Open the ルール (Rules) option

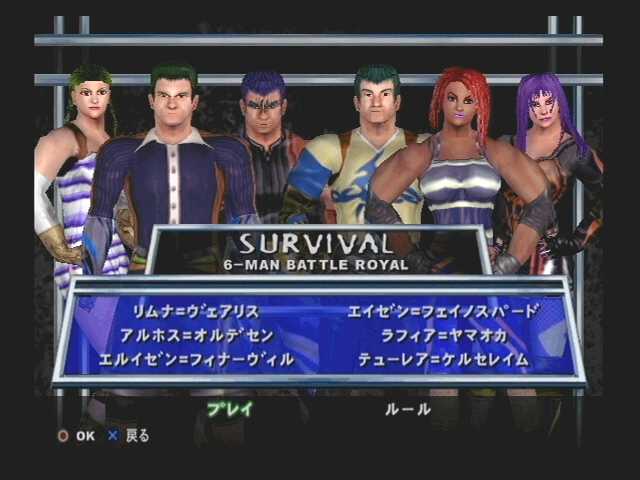coord(407,408)
